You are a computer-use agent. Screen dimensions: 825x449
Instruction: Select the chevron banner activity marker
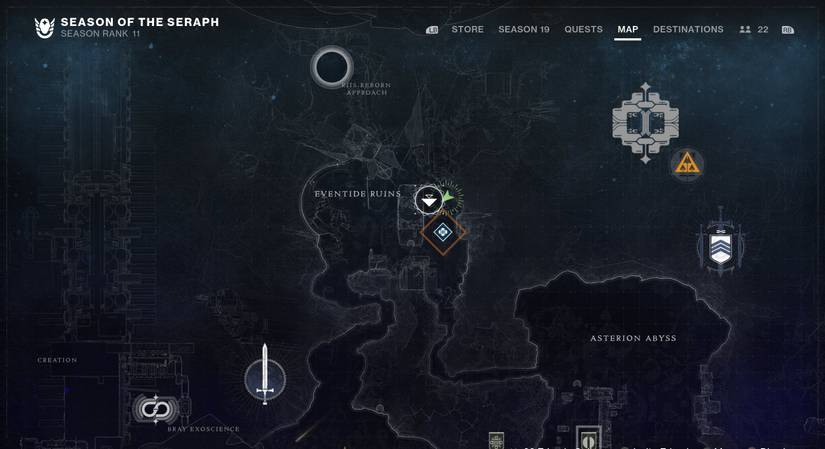coord(720,244)
